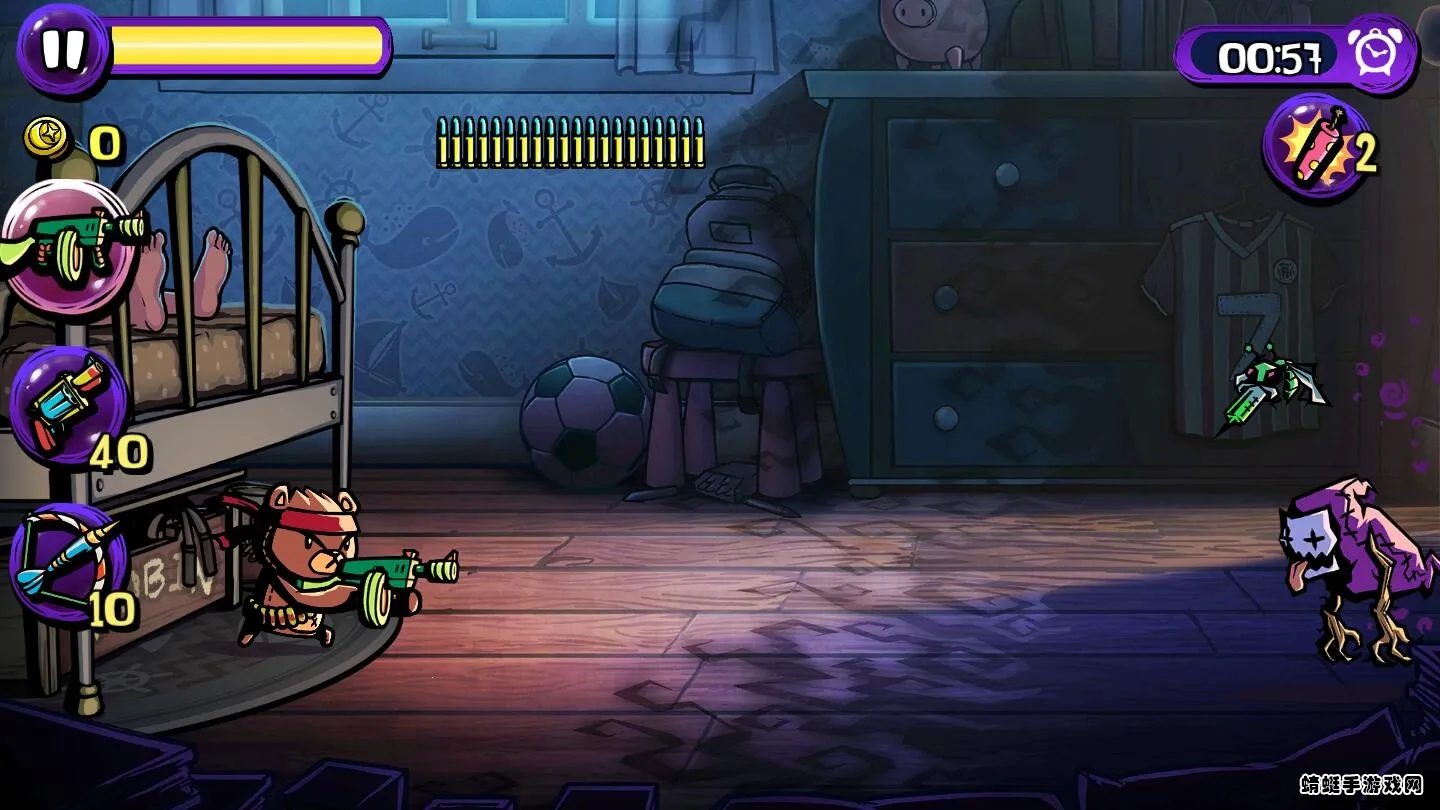Select the green machine gun weapon

point(72,247)
